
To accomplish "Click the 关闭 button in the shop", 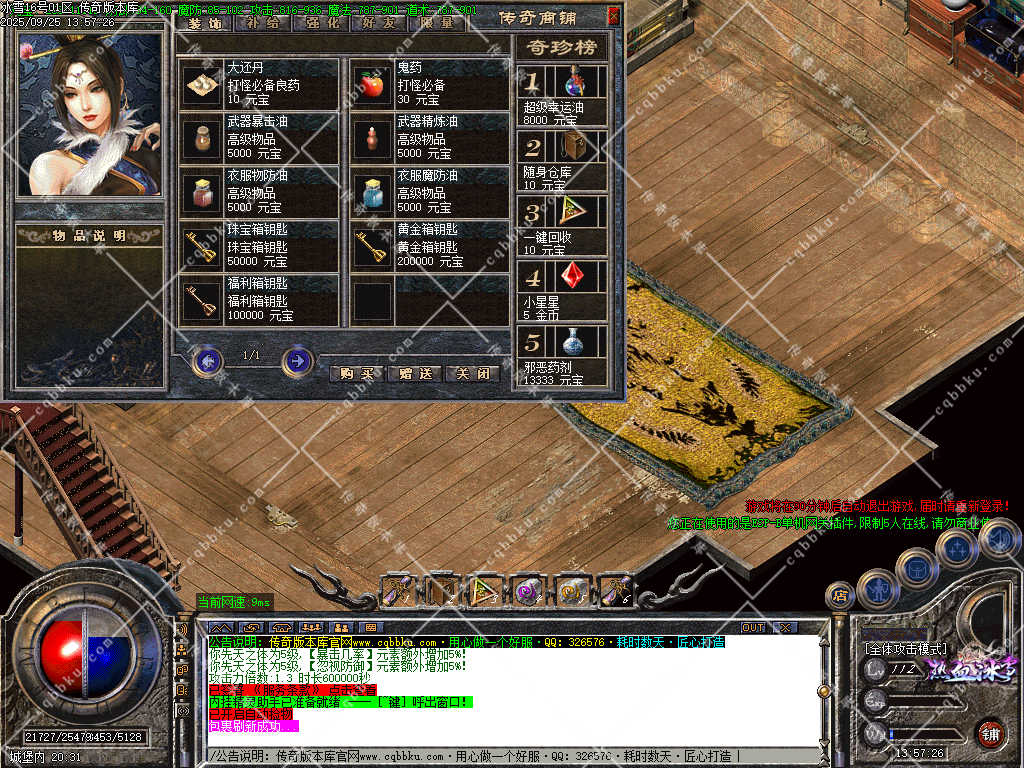I will coord(471,374).
